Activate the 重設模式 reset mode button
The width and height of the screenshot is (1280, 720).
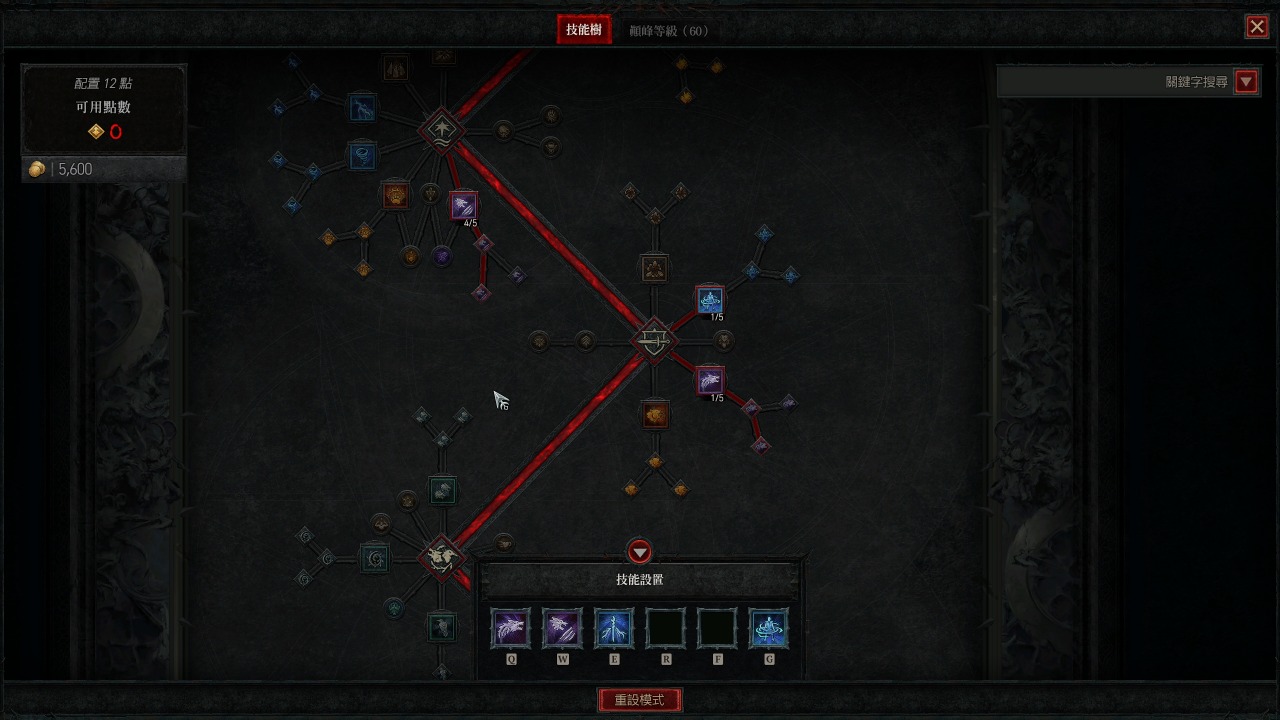click(639, 700)
